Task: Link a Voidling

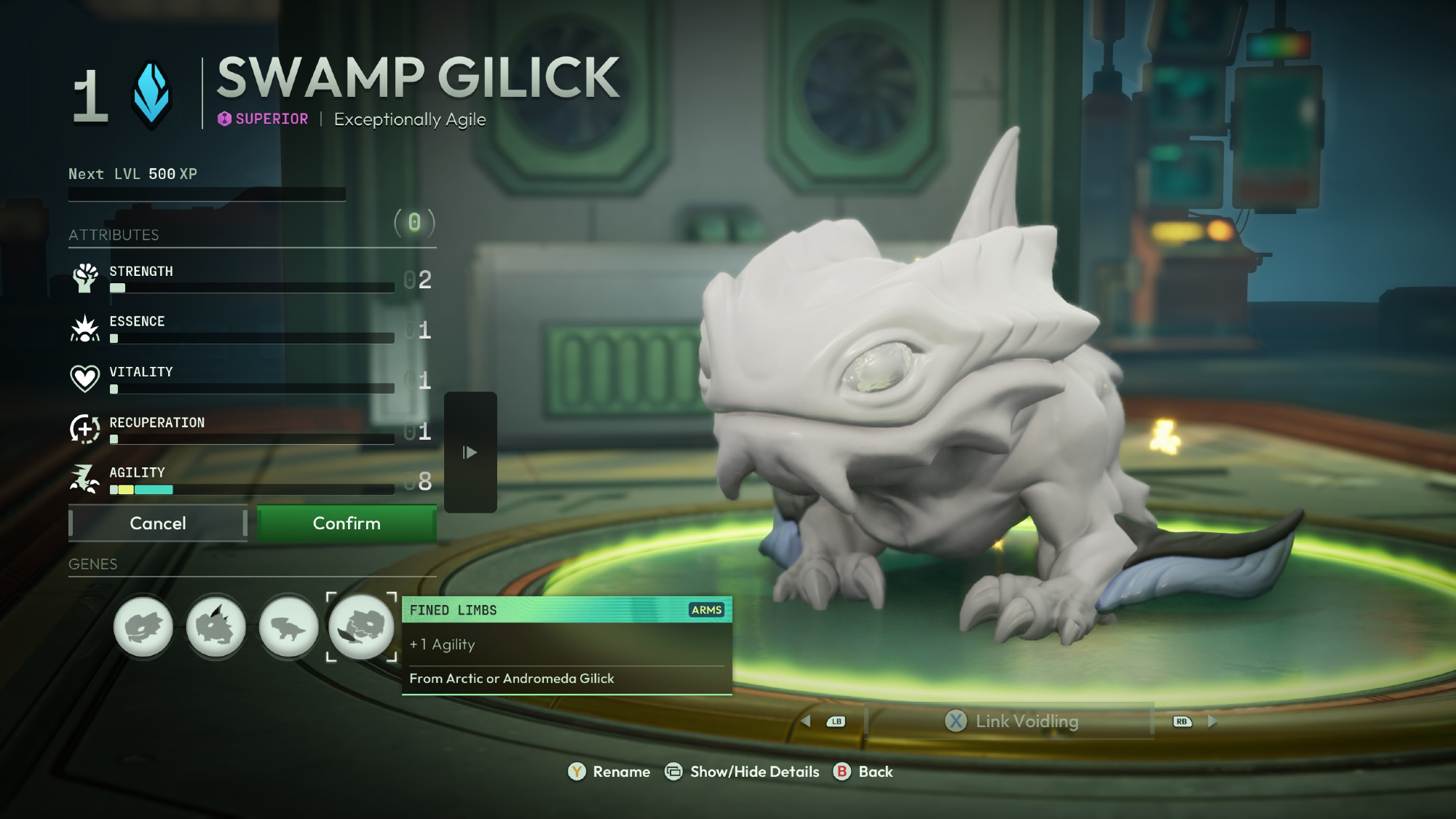Action: click(x=1011, y=721)
